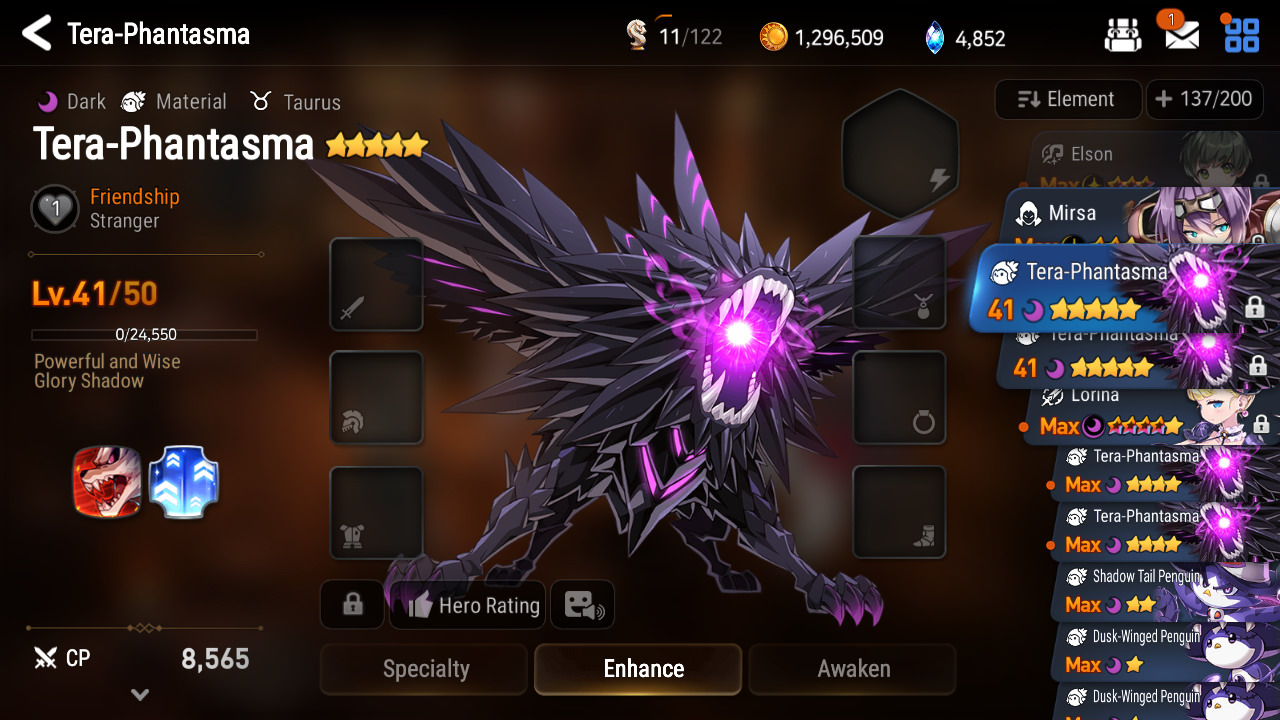Viewport: 1280px width, 720px height.
Task: Switch to the Enhance tab
Action: [638, 669]
